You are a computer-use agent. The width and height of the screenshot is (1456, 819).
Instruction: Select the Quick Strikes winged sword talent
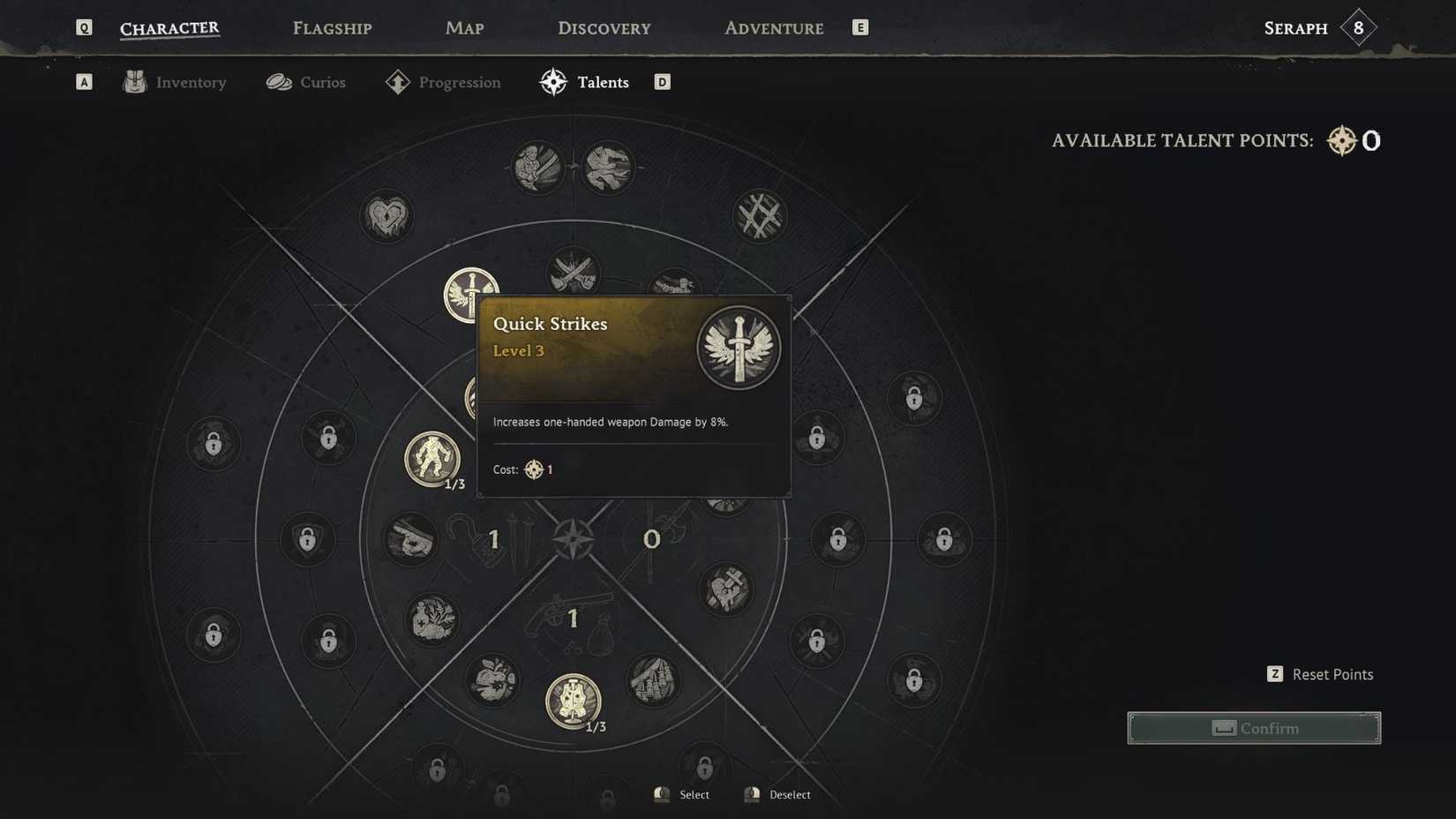(x=472, y=296)
